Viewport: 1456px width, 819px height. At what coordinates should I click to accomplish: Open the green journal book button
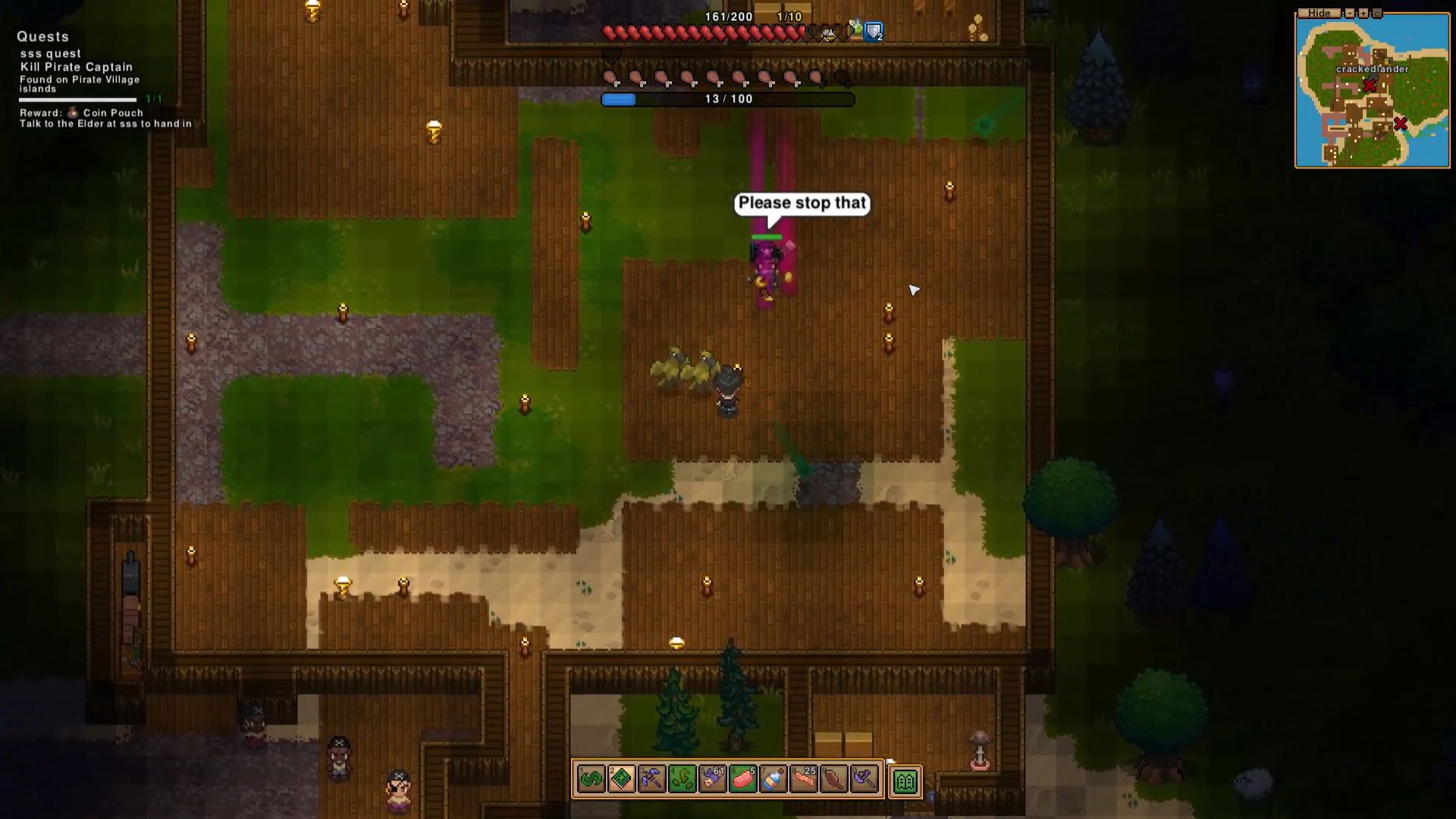[905, 781]
